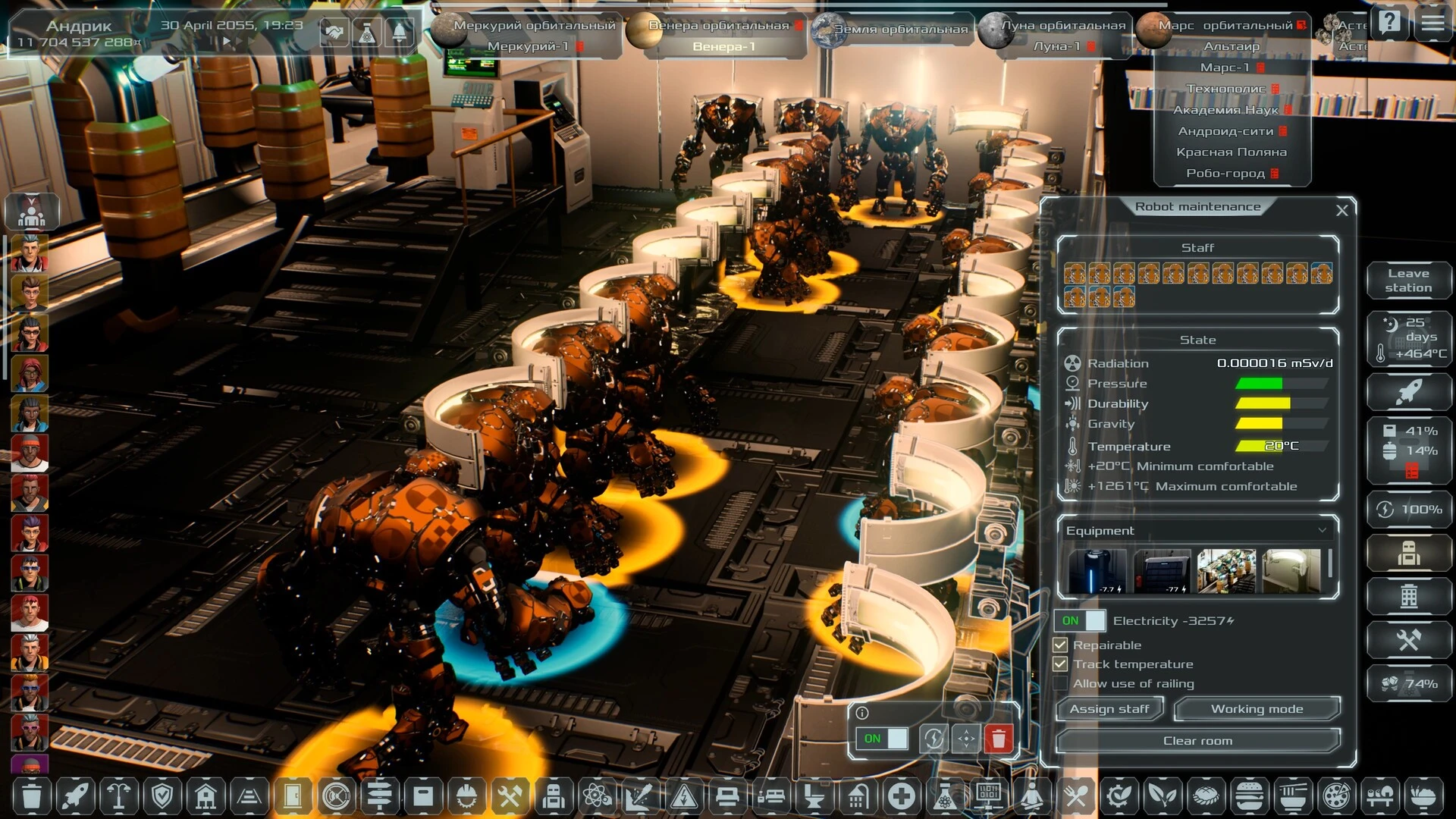Expand the Equipment dropdown

[x=1322, y=531]
